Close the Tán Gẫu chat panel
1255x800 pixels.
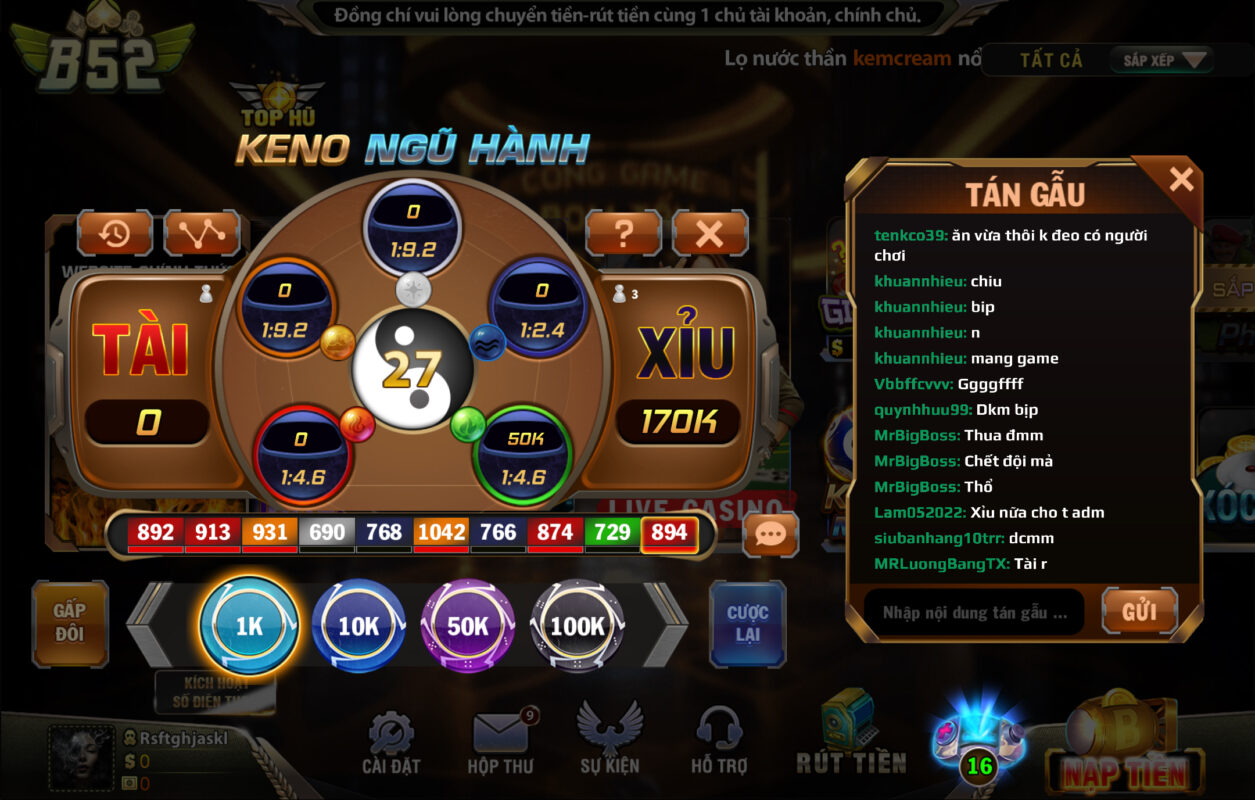coord(1181,180)
